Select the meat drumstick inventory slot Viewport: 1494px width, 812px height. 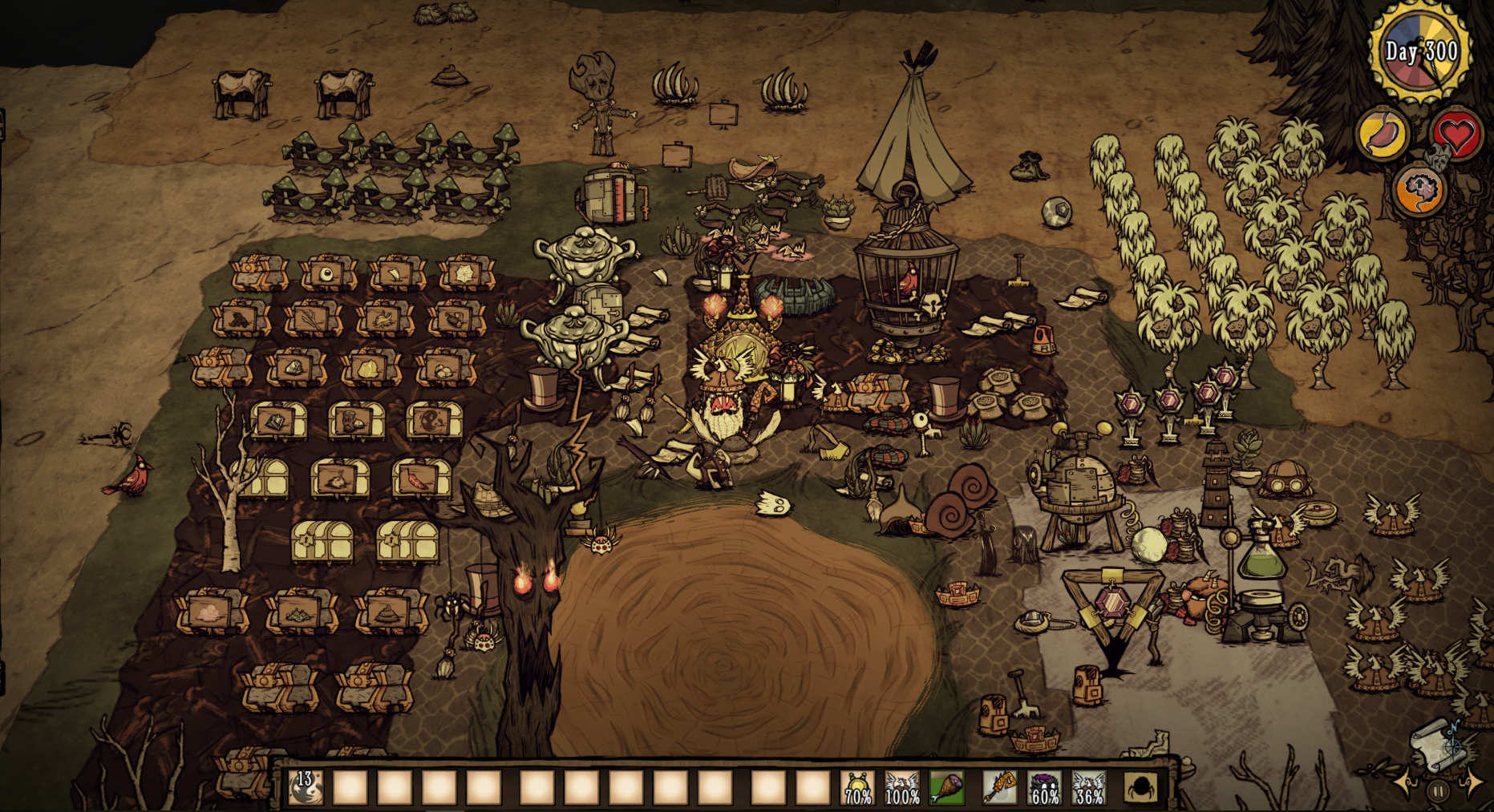point(946,787)
